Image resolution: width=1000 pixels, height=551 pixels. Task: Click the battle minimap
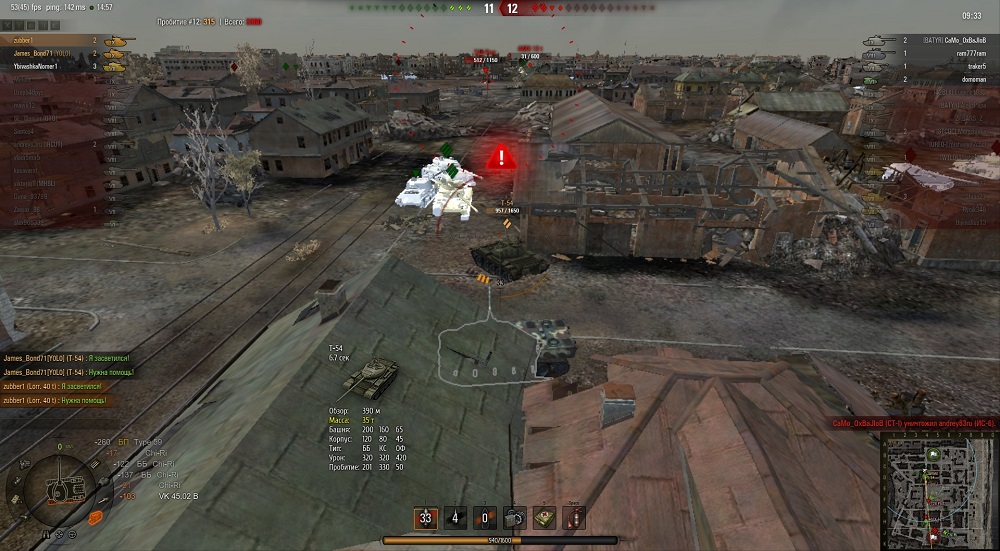[938, 490]
